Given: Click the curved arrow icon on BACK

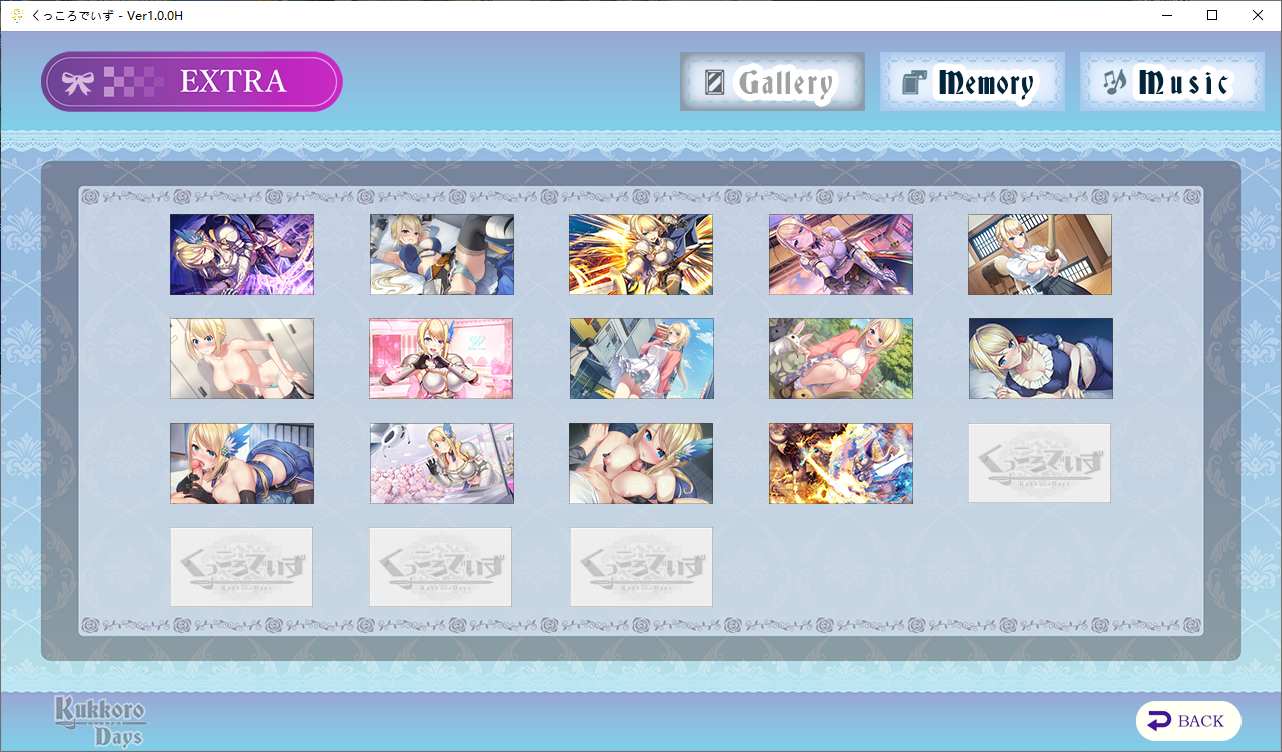Looking at the screenshot, I should tap(1160, 720).
